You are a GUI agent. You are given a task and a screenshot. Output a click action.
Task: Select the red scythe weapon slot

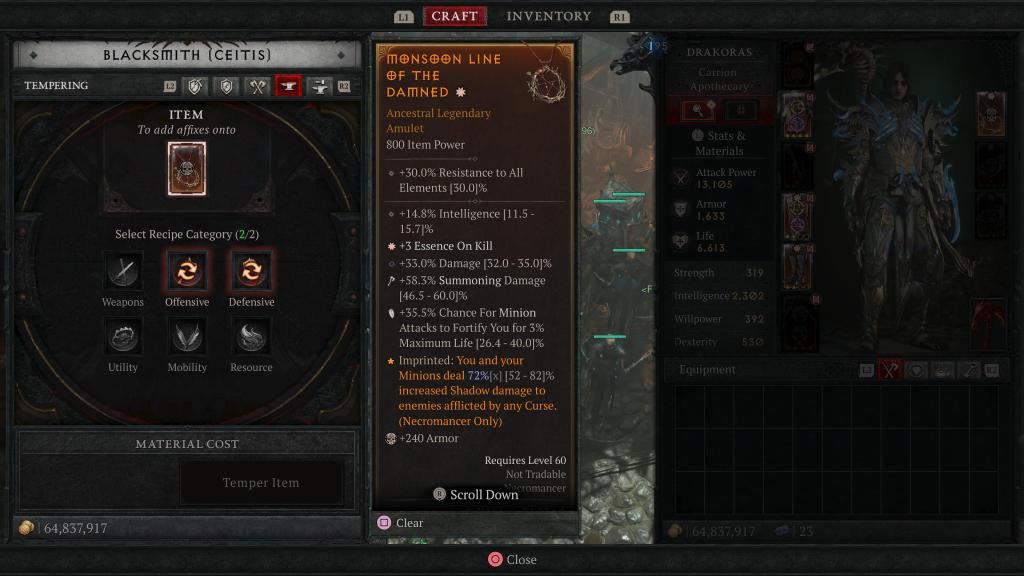click(x=989, y=324)
